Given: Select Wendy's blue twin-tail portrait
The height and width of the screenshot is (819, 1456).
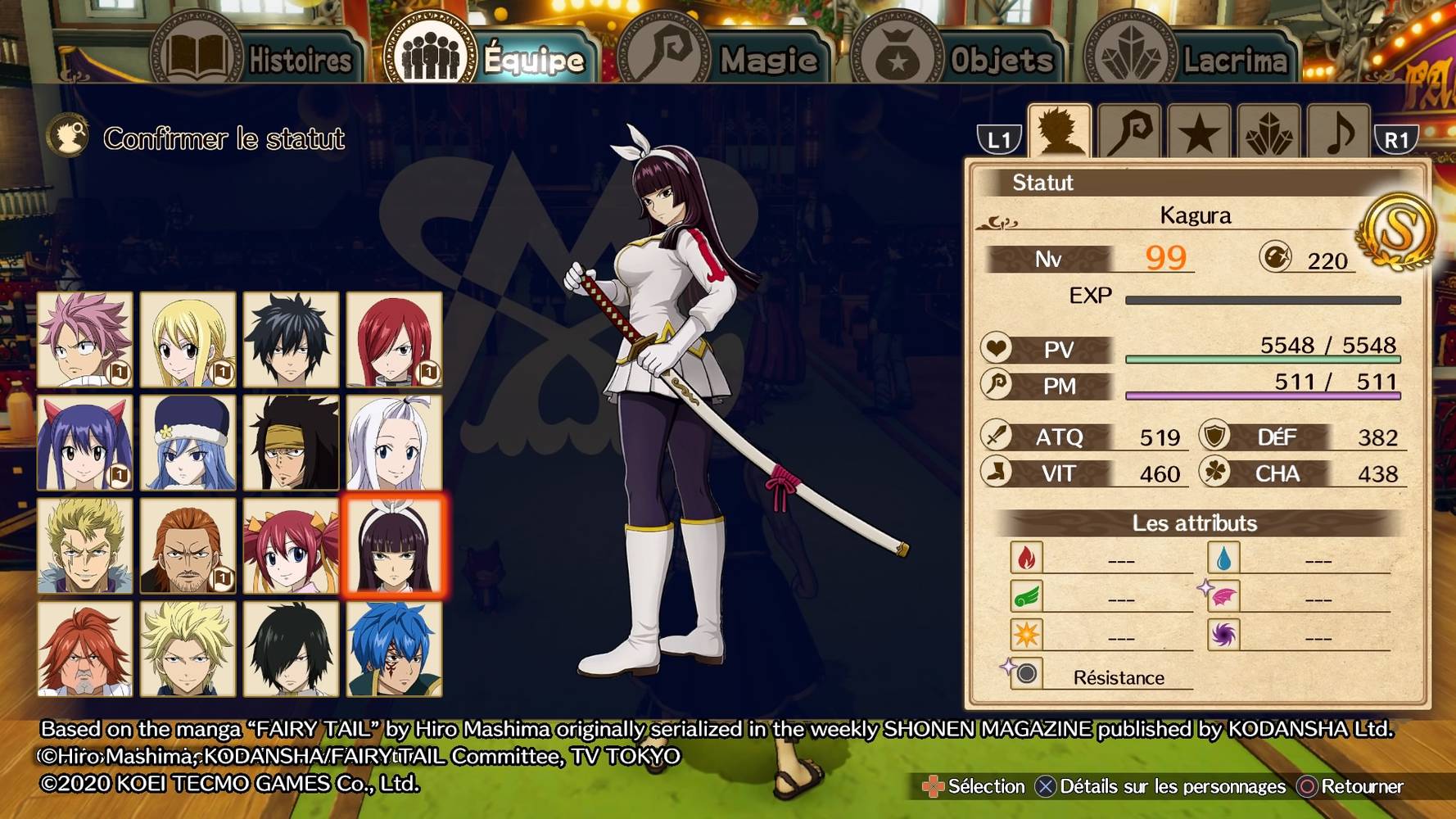Looking at the screenshot, I should click(85, 442).
